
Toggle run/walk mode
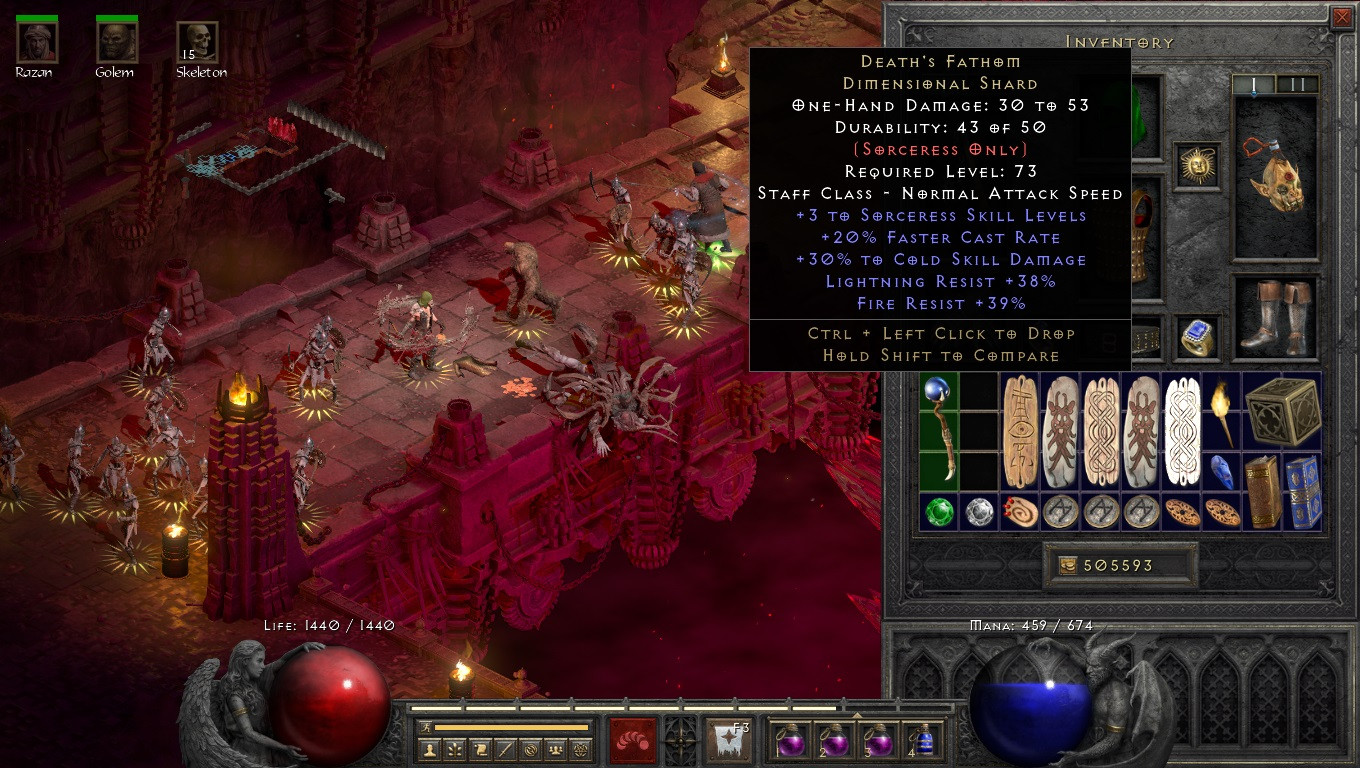click(424, 727)
